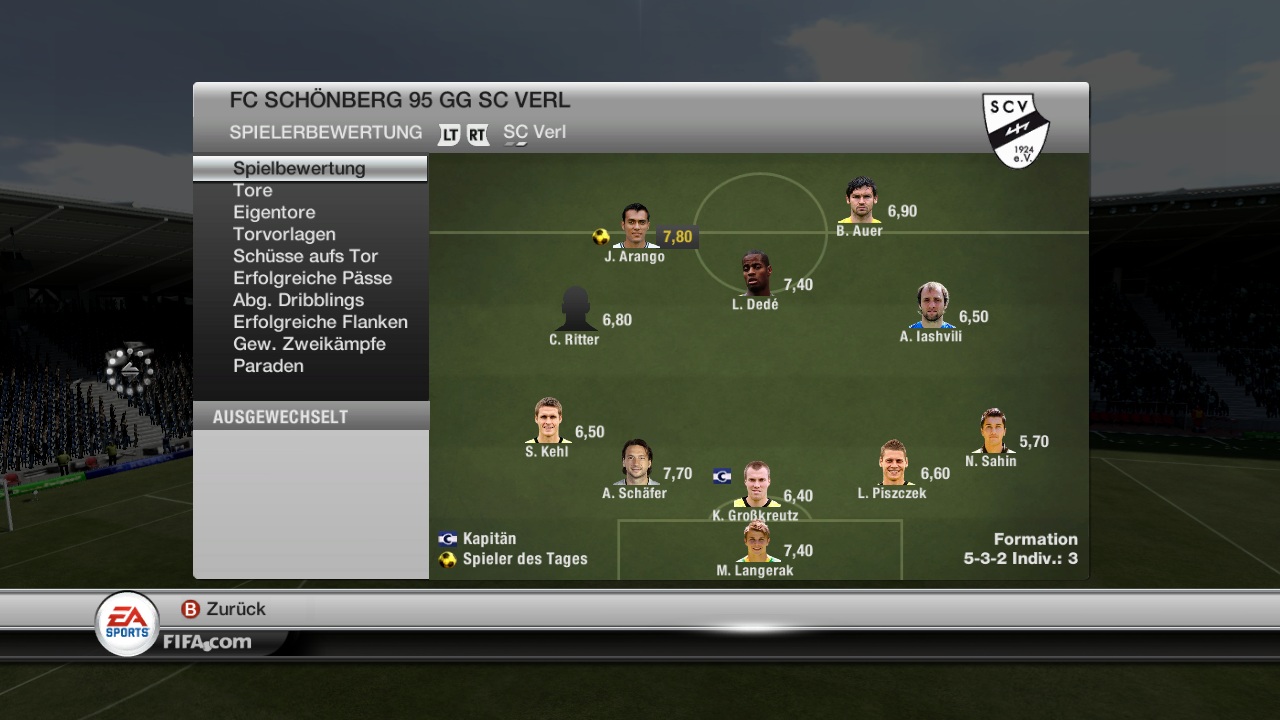The width and height of the screenshot is (1280, 720).
Task: Click A. Iashvili's player portrait
Action: click(x=932, y=306)
